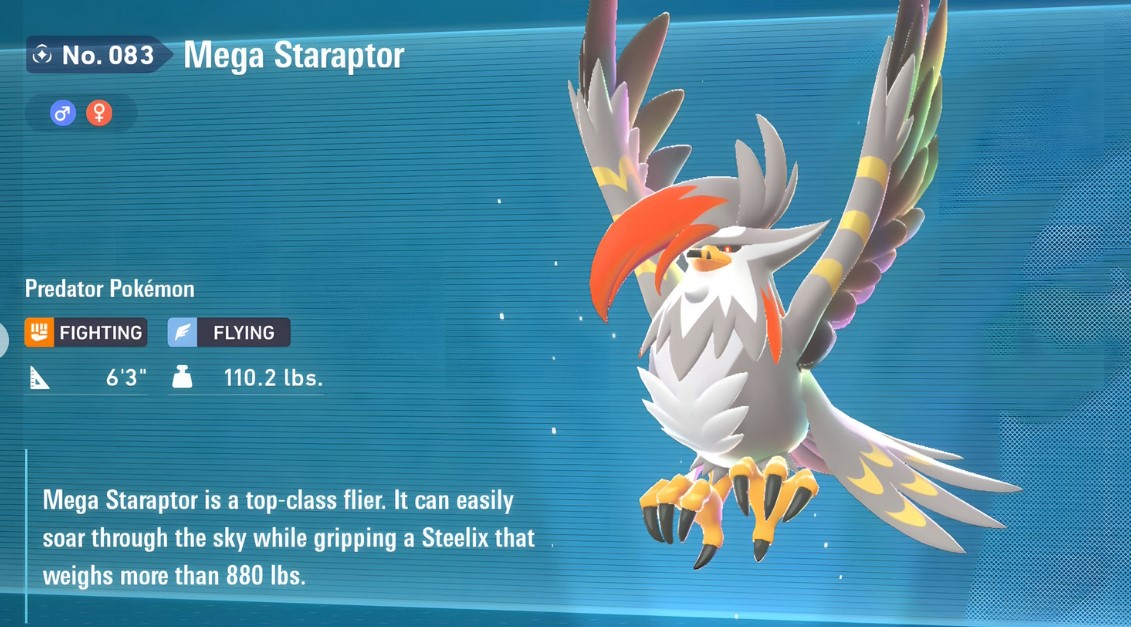Click the FIGHTING type badge
1131x627 pixels.
tap(86, 332)
